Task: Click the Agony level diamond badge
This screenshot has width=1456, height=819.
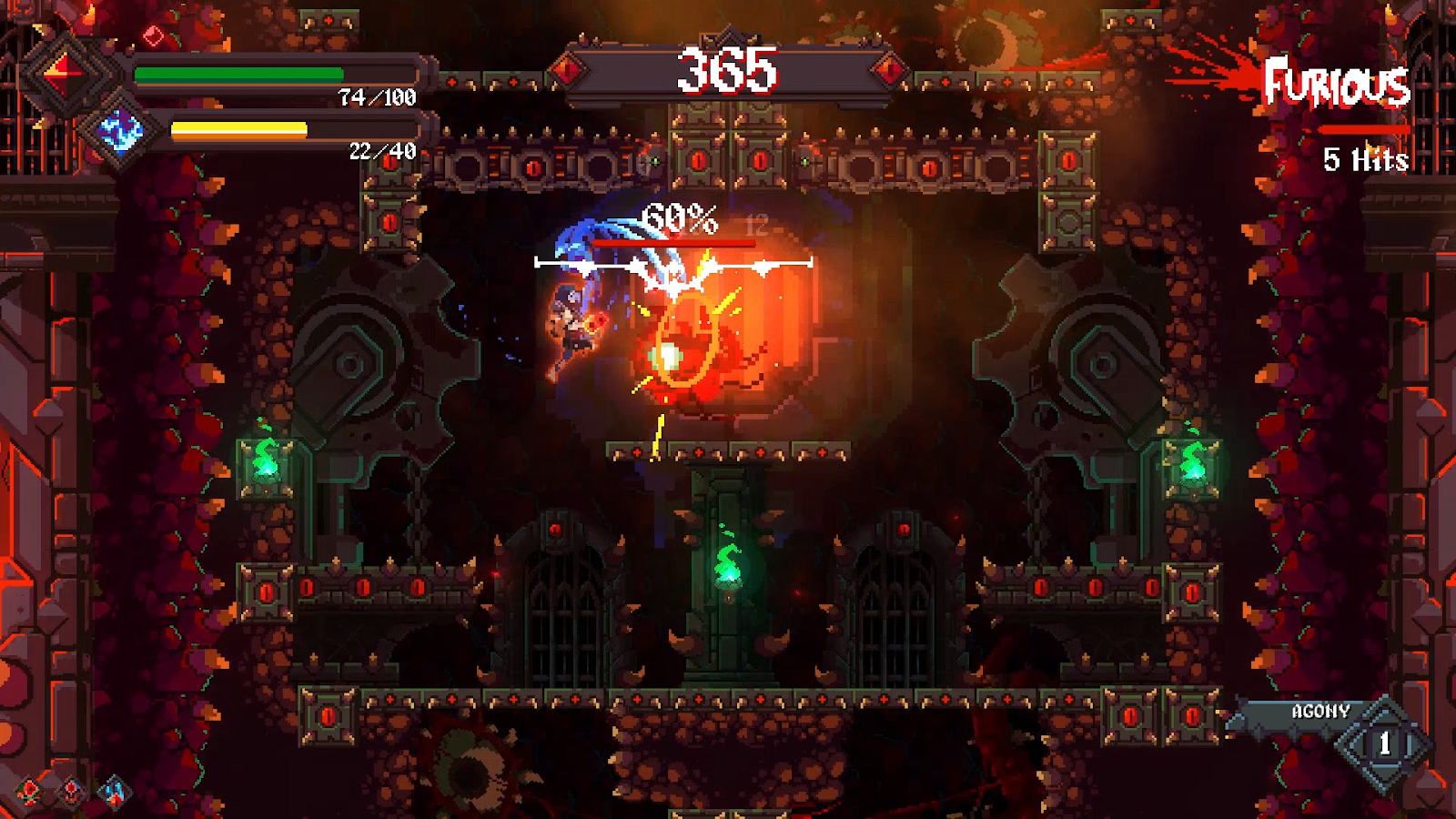Action: click(x=1384, y=743)
